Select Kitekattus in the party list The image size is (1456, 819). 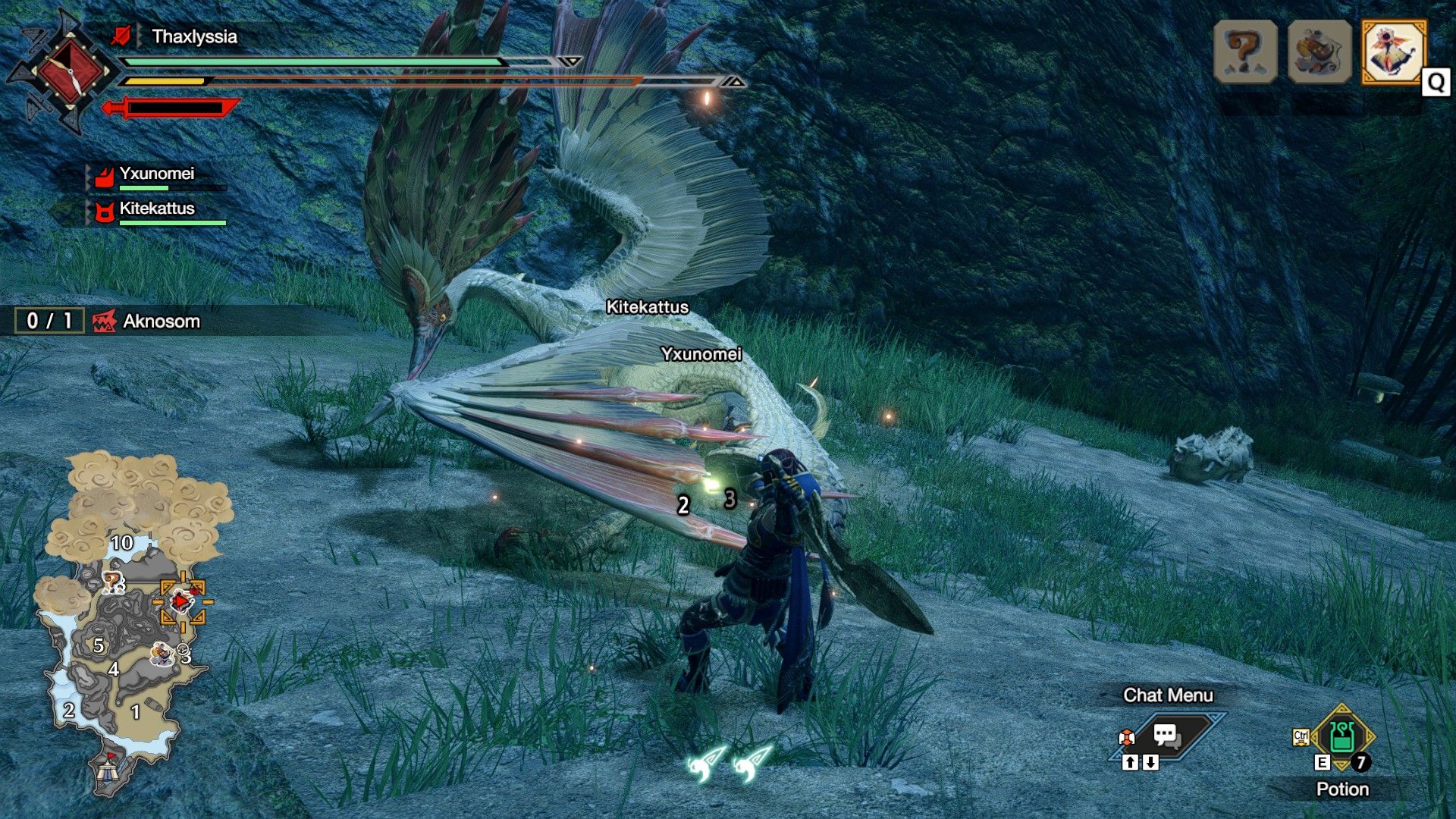point(156,209)
